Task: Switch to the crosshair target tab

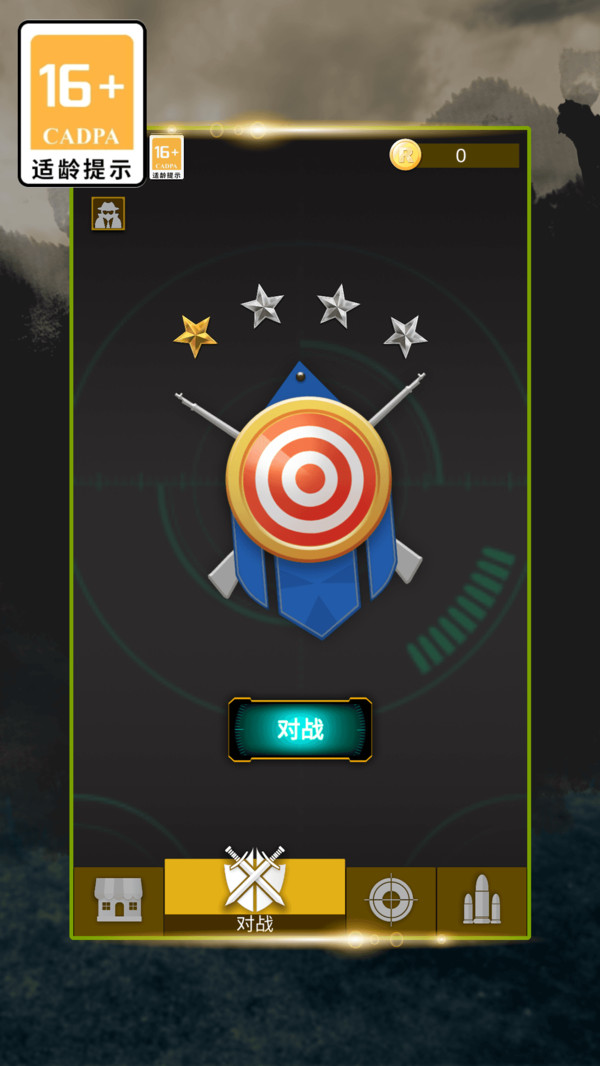Action: tap(391, 899)
